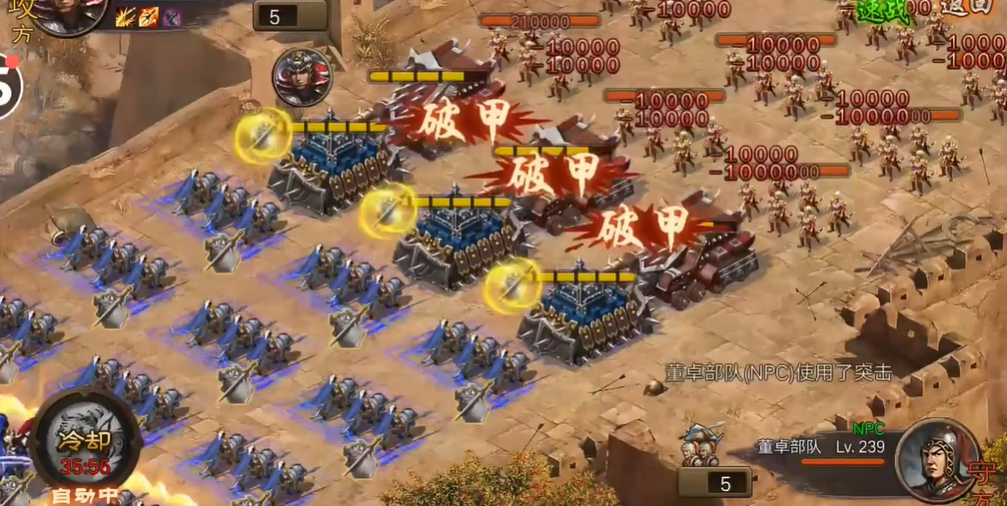Choose the orange arrow skill icon
This screenshot has width=1007, height=506.
click(x=149, y=16)
